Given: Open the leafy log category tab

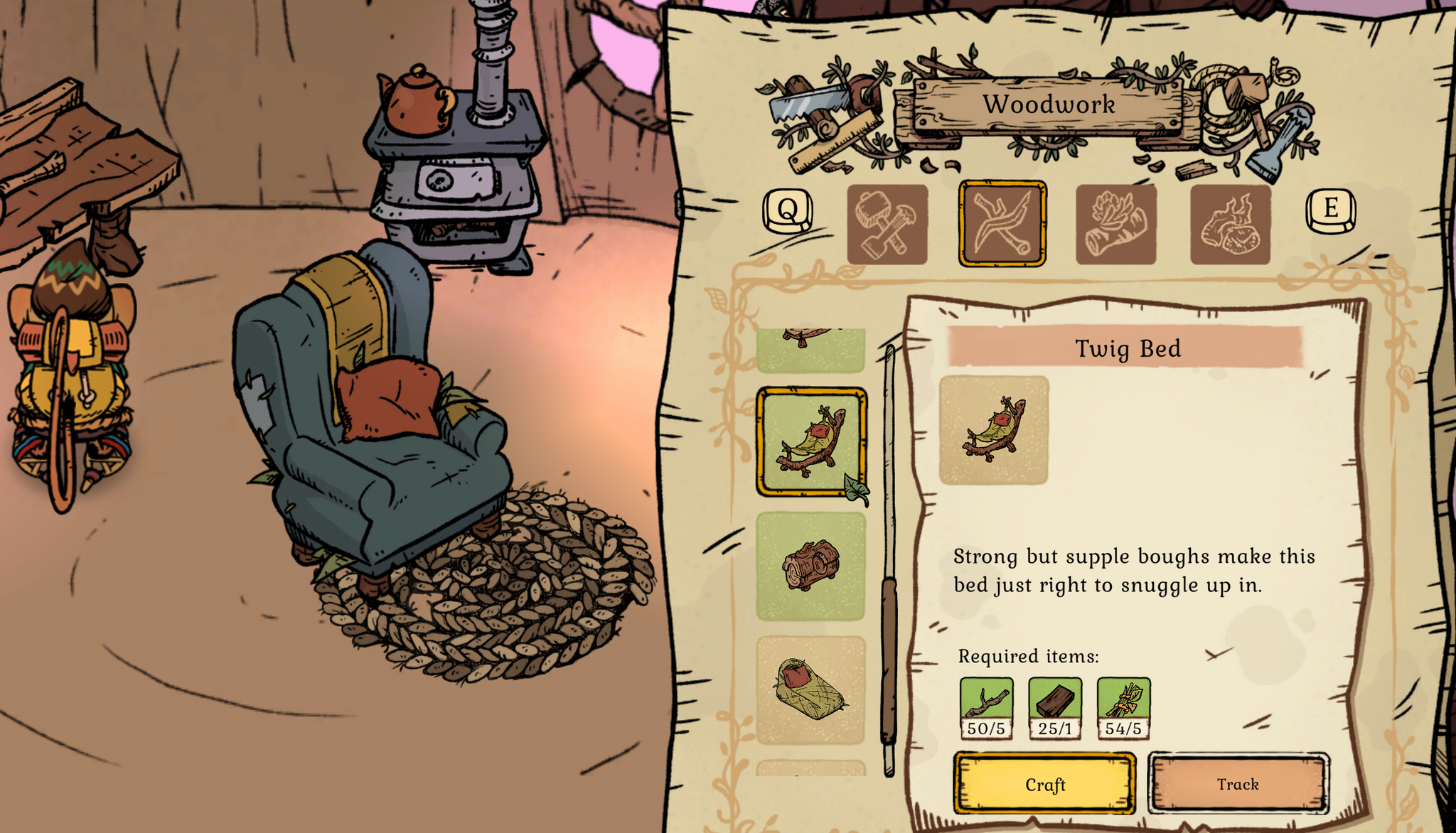Looking at the screenshot, I should 1116,225.
